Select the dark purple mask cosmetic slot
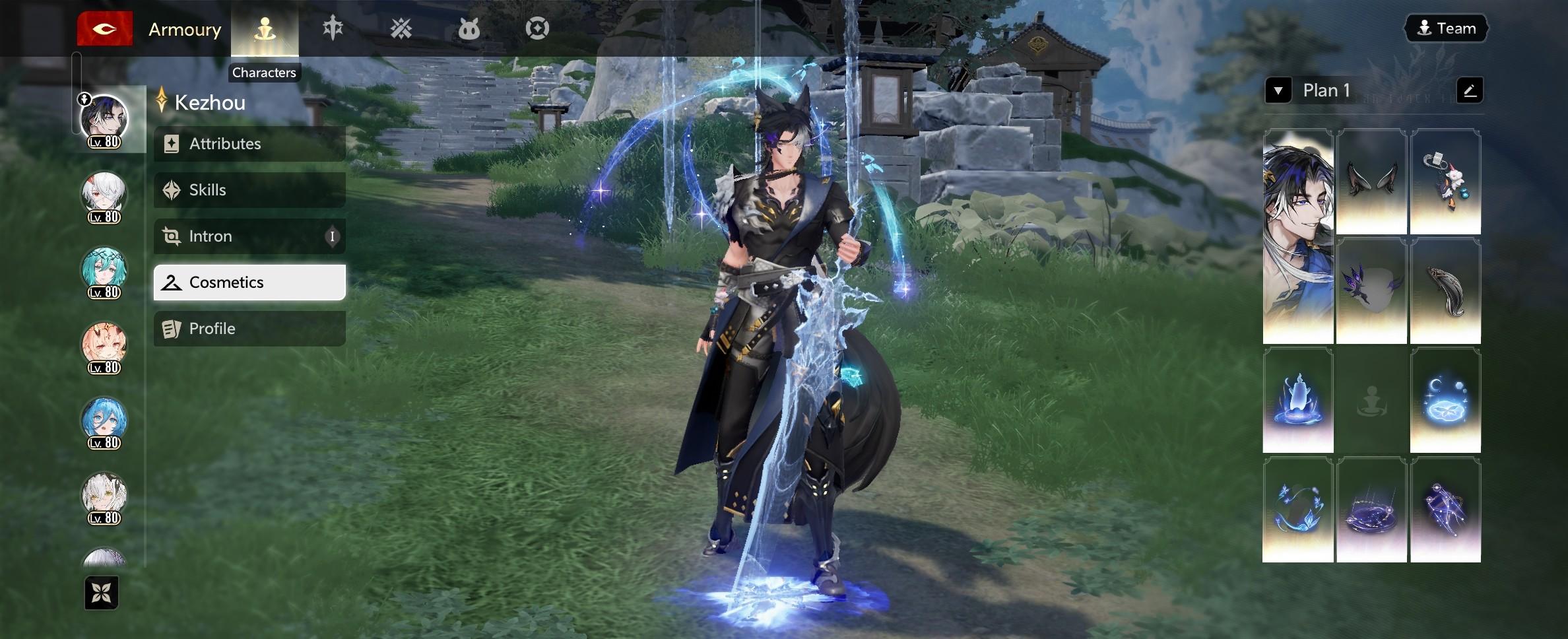The width and height of the screenshot is (1568, 639). [1371, 291]
